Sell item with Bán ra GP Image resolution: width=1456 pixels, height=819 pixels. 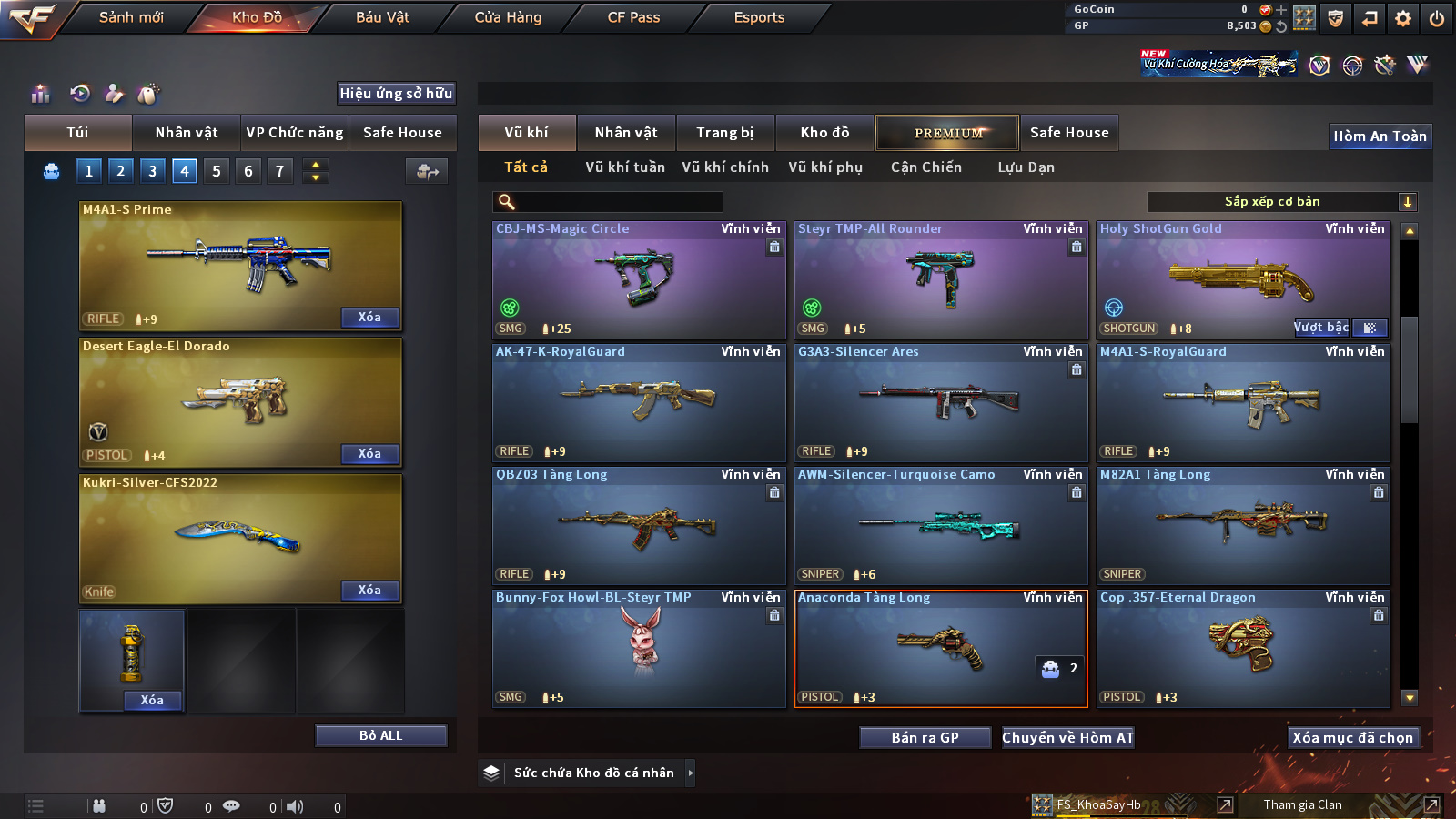tap(925, 737)
